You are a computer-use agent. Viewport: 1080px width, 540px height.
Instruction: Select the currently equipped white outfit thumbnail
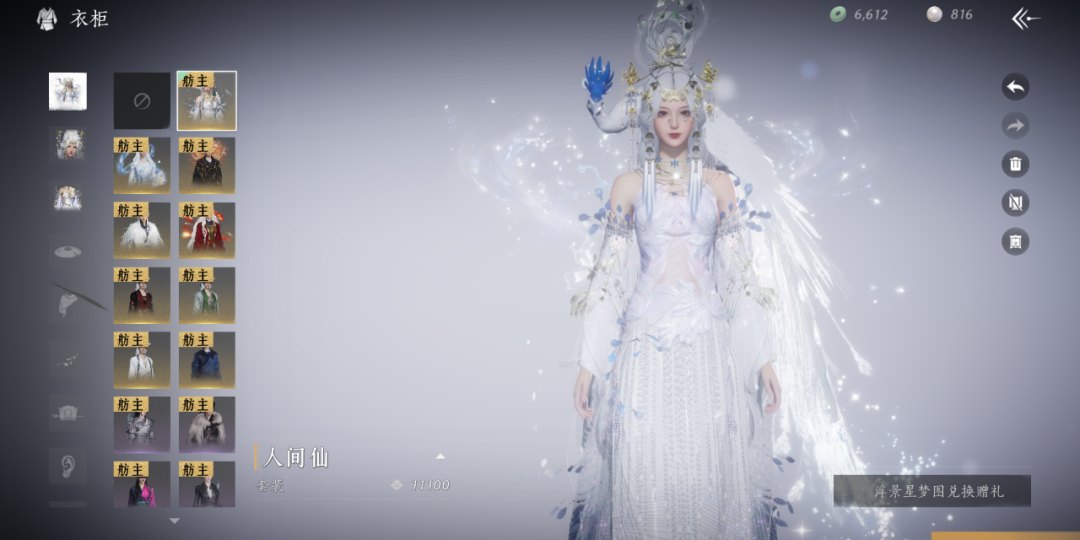tap(207, 101)
